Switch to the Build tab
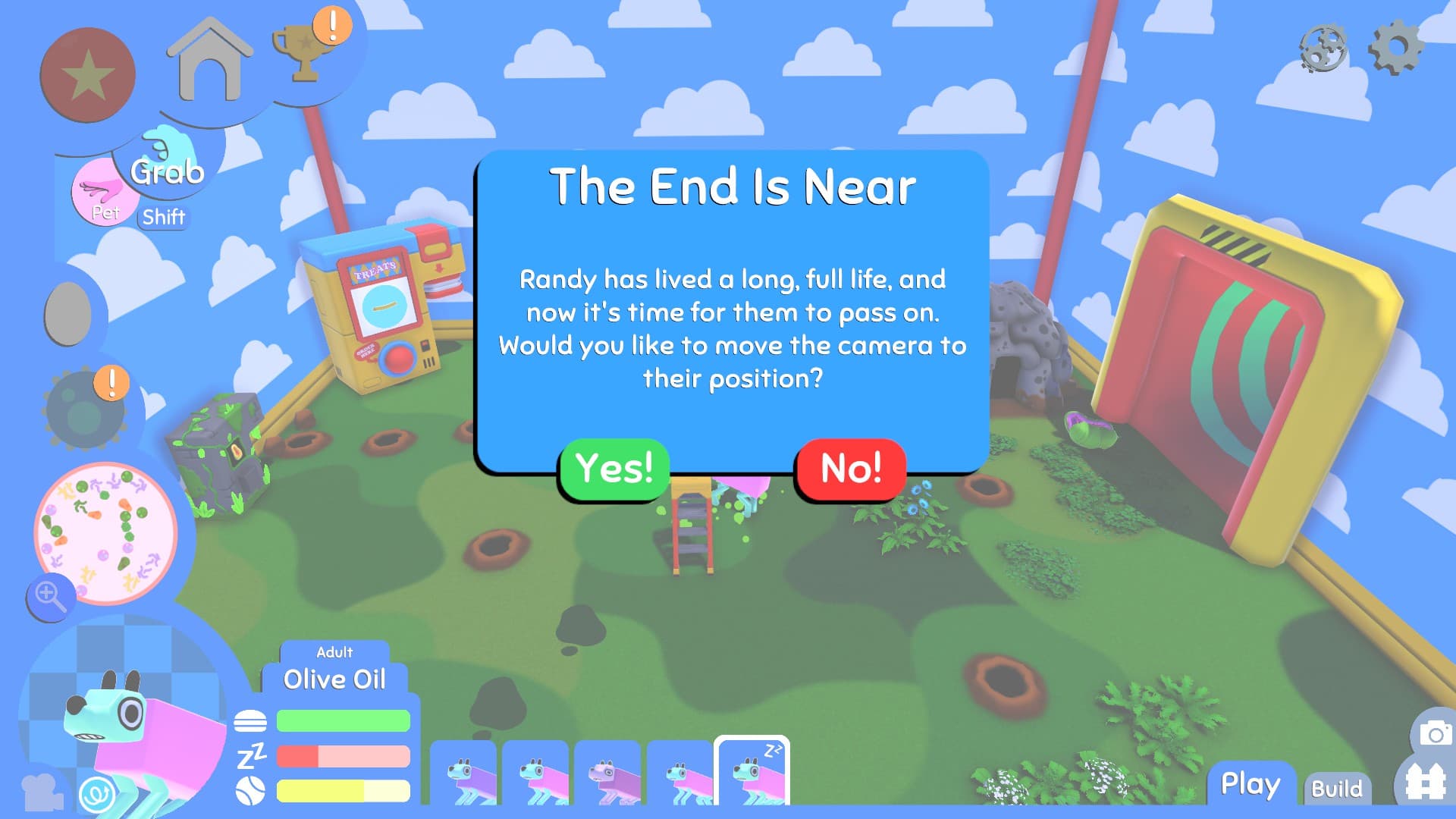Viewport: 1456px width, 819px height. 1336,789
